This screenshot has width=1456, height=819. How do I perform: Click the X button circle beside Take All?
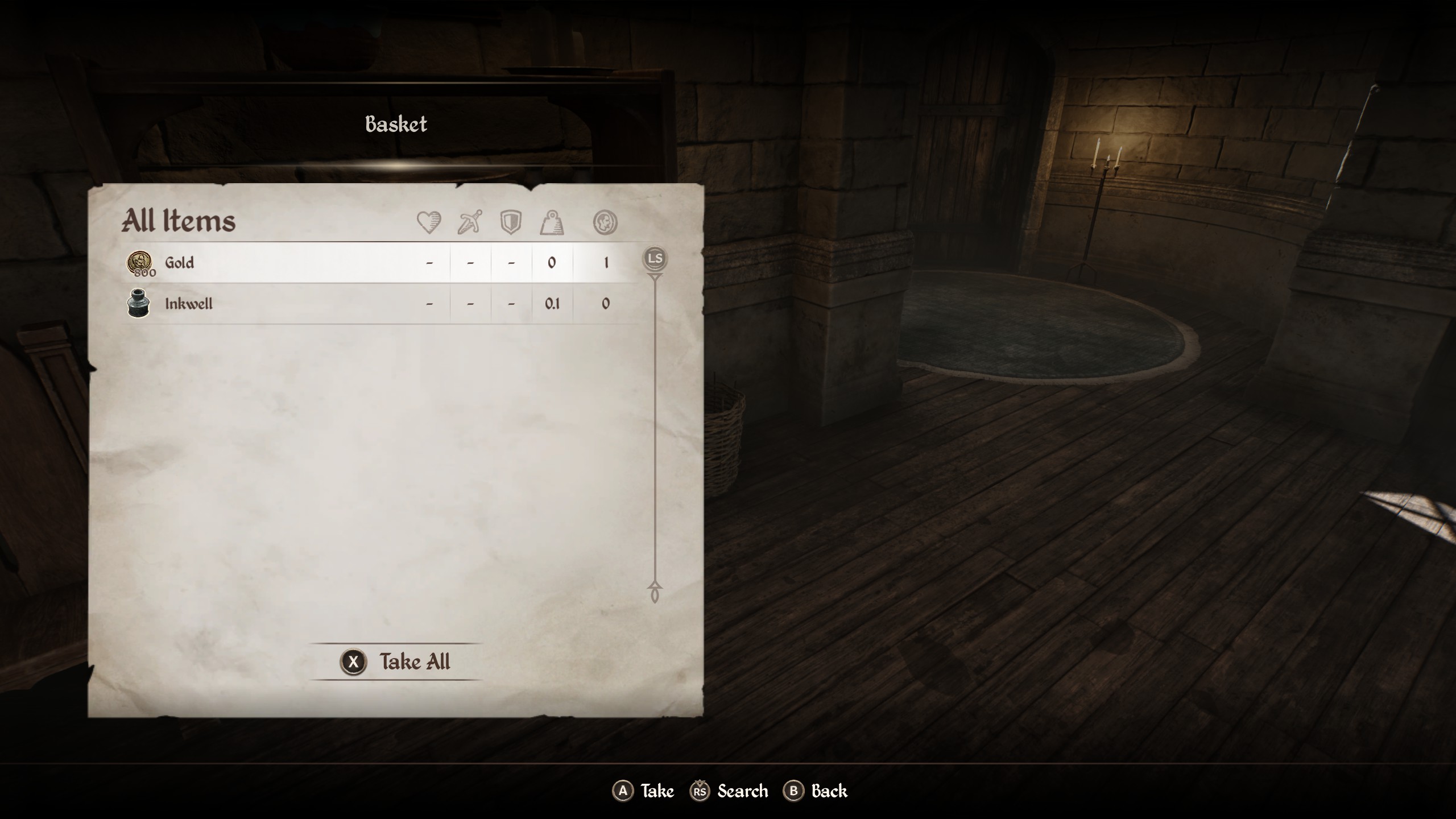tap(354, 662)
